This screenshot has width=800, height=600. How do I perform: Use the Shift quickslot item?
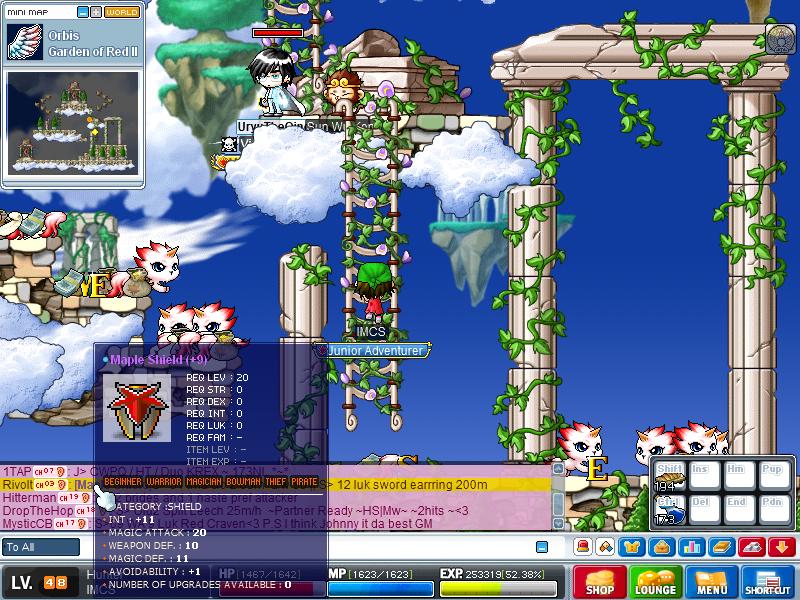click(668, 478)
